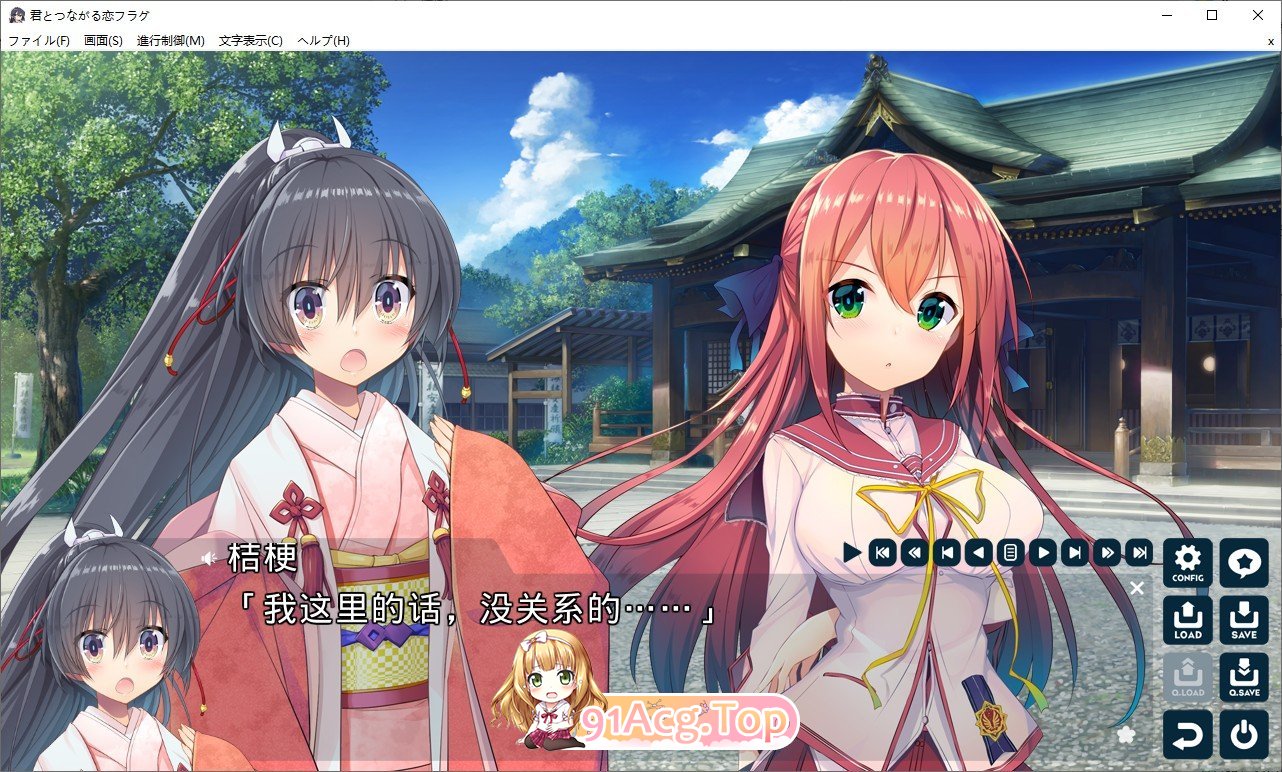Skip to the end with the last skip icon

(x=1138, y=551)
